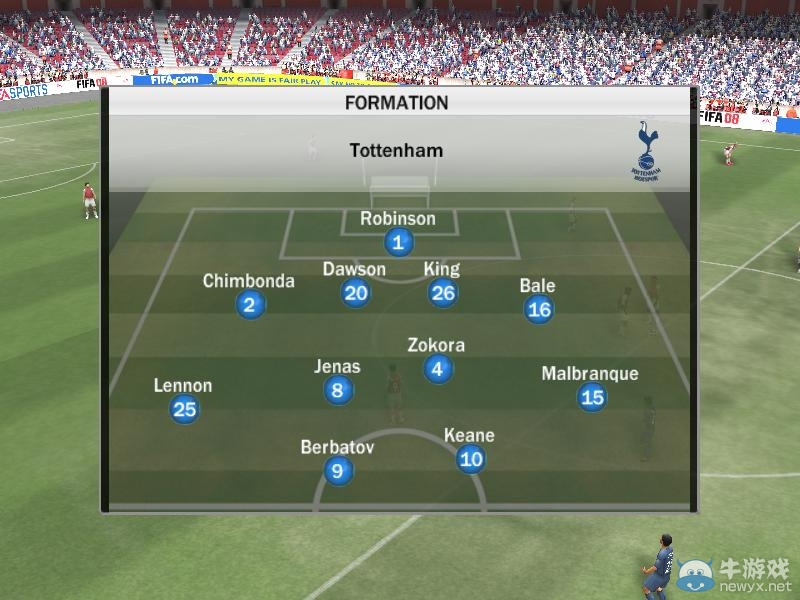800x600 pixels.
Task: Select goalkeeper Robinson's number 1 marker
Action: click(x=398, y=242)
